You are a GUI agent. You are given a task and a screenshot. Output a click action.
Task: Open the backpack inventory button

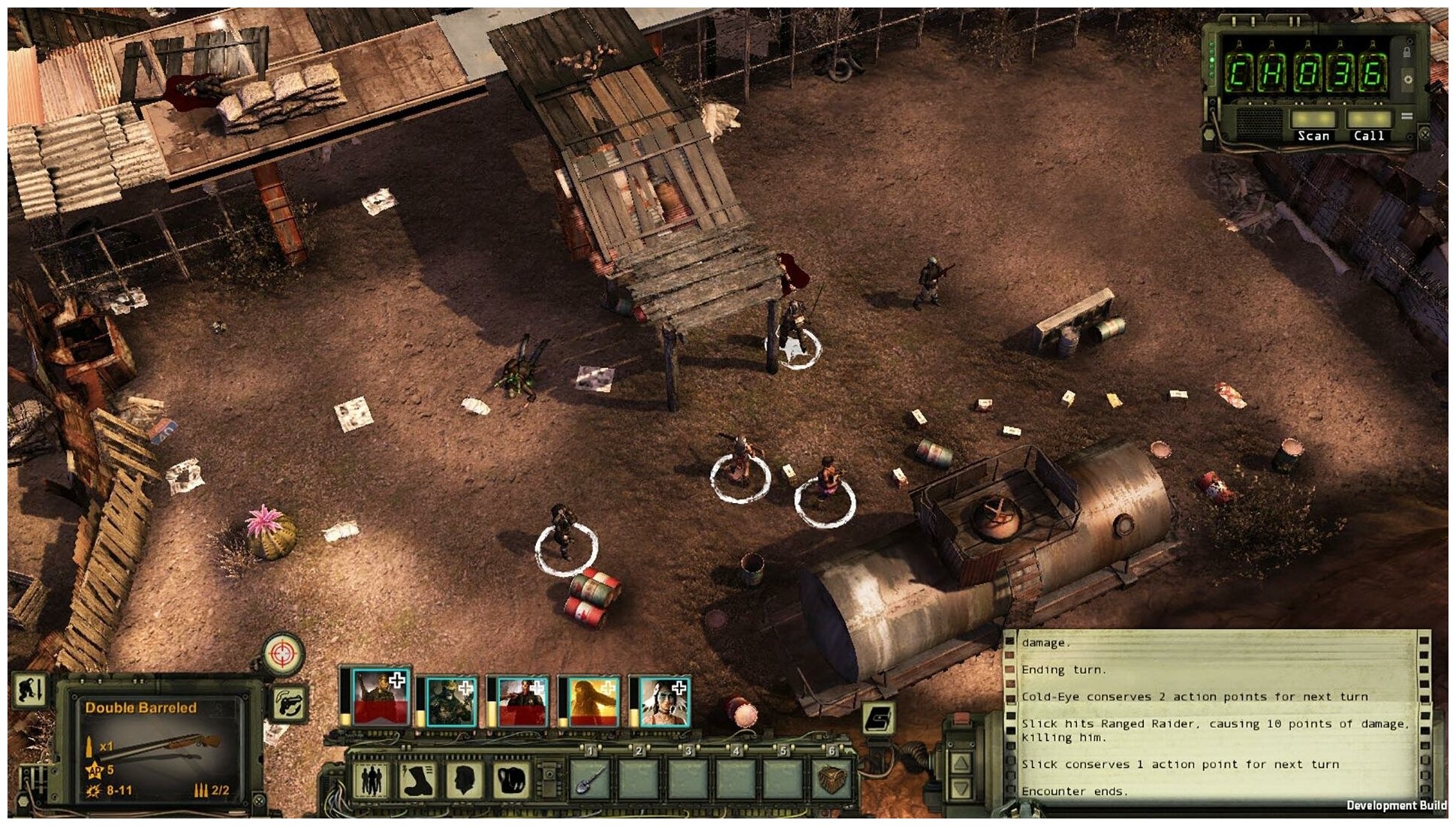512,779
